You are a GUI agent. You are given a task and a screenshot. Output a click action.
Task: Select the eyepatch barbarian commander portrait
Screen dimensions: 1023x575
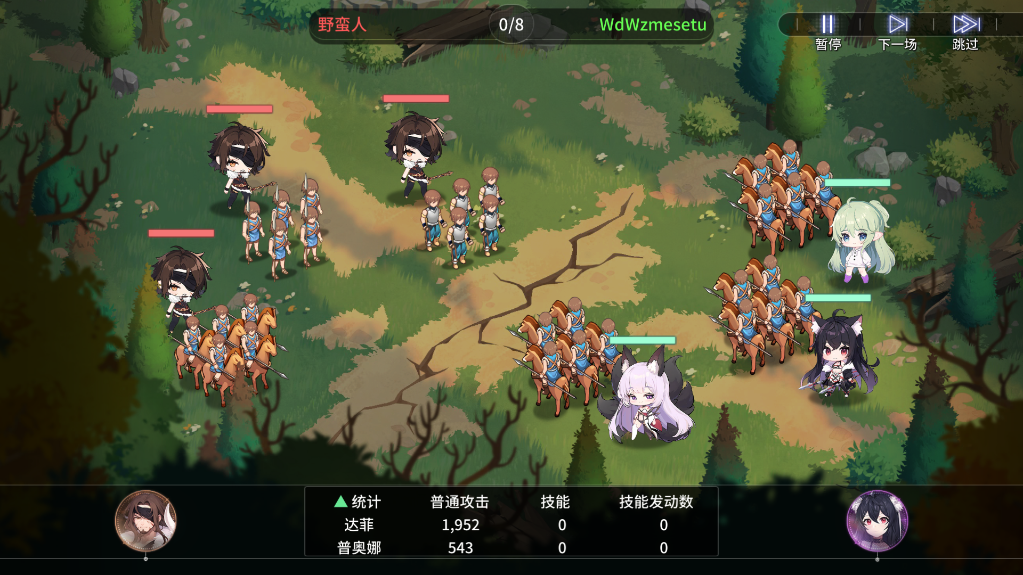pyautogui.click(x=146, y=520)
